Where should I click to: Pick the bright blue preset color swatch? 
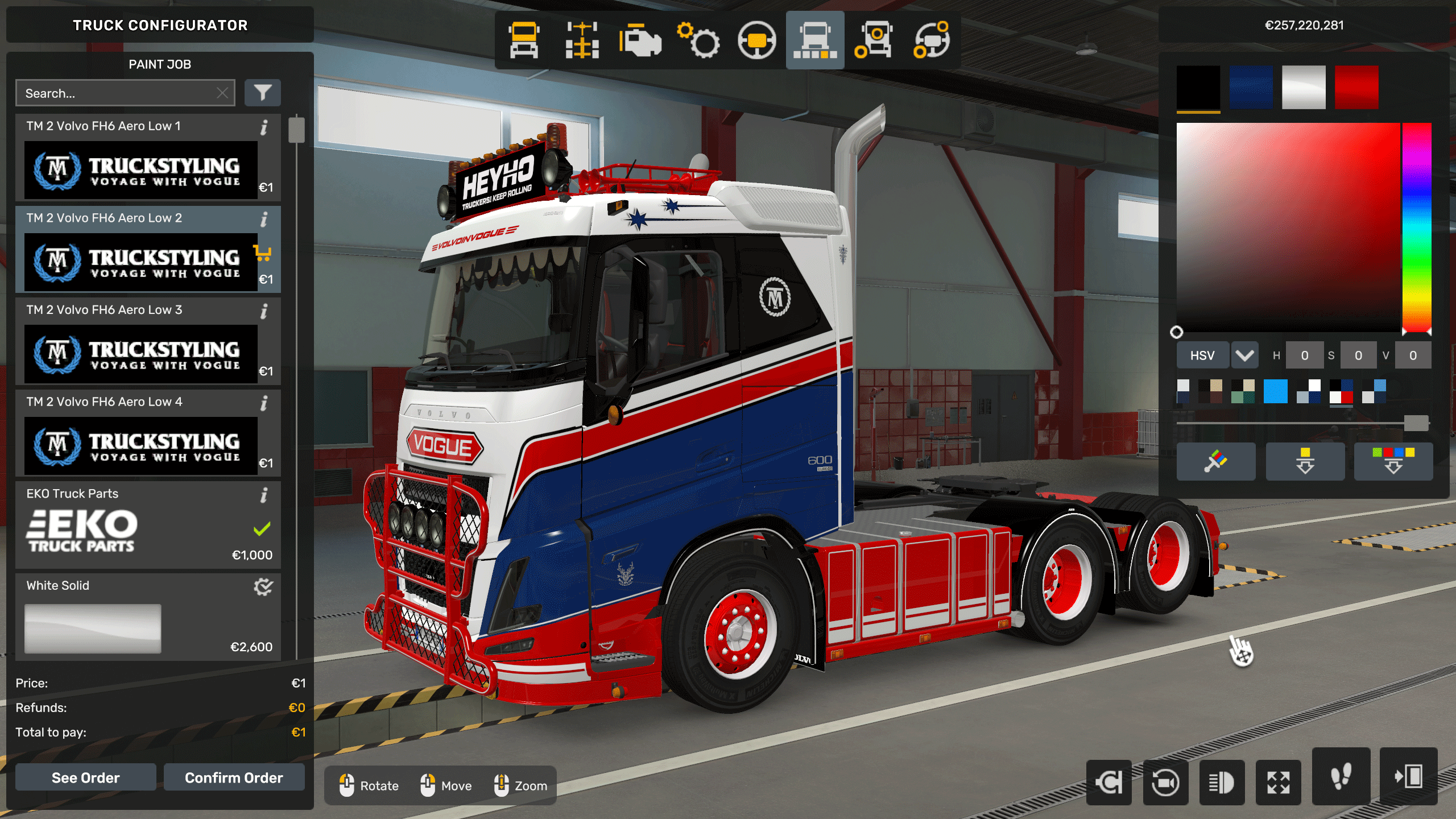(1275, 391)
